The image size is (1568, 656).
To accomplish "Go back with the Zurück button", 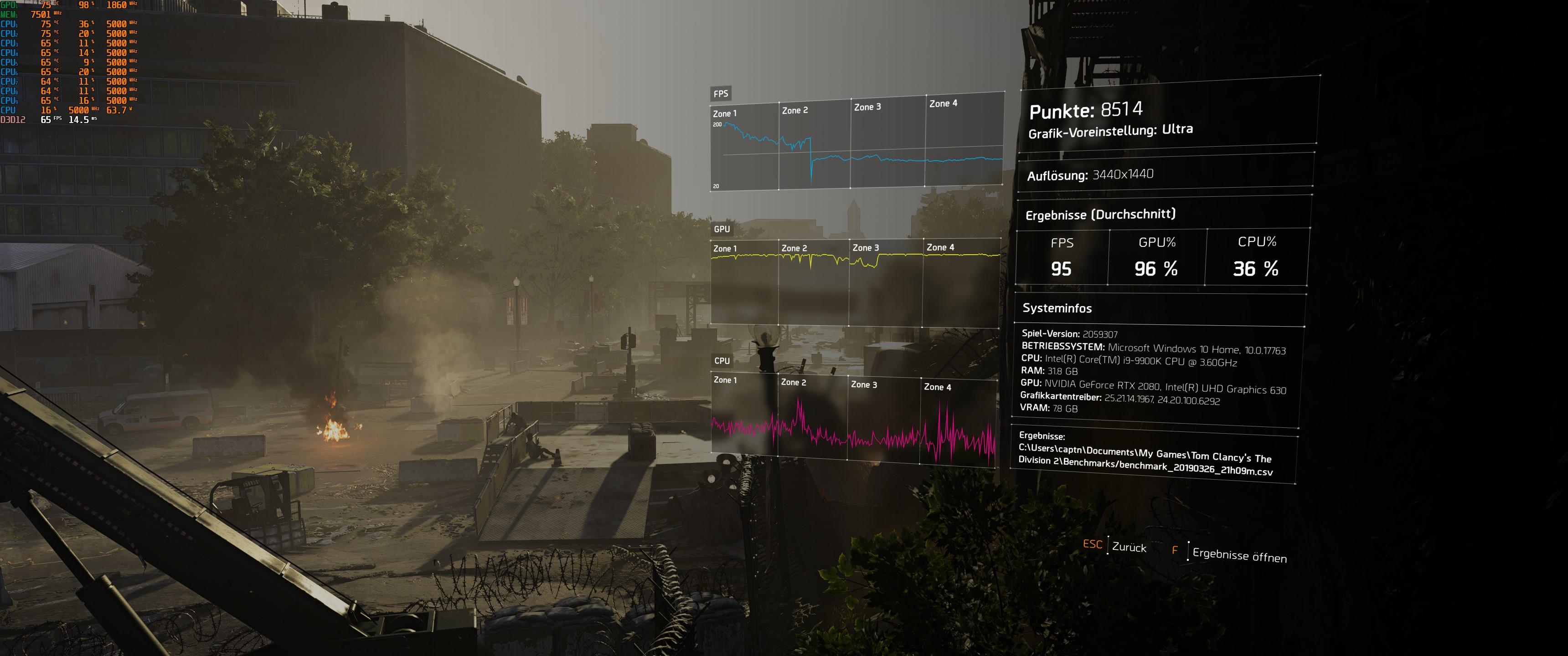I will tap(1128, 547).
